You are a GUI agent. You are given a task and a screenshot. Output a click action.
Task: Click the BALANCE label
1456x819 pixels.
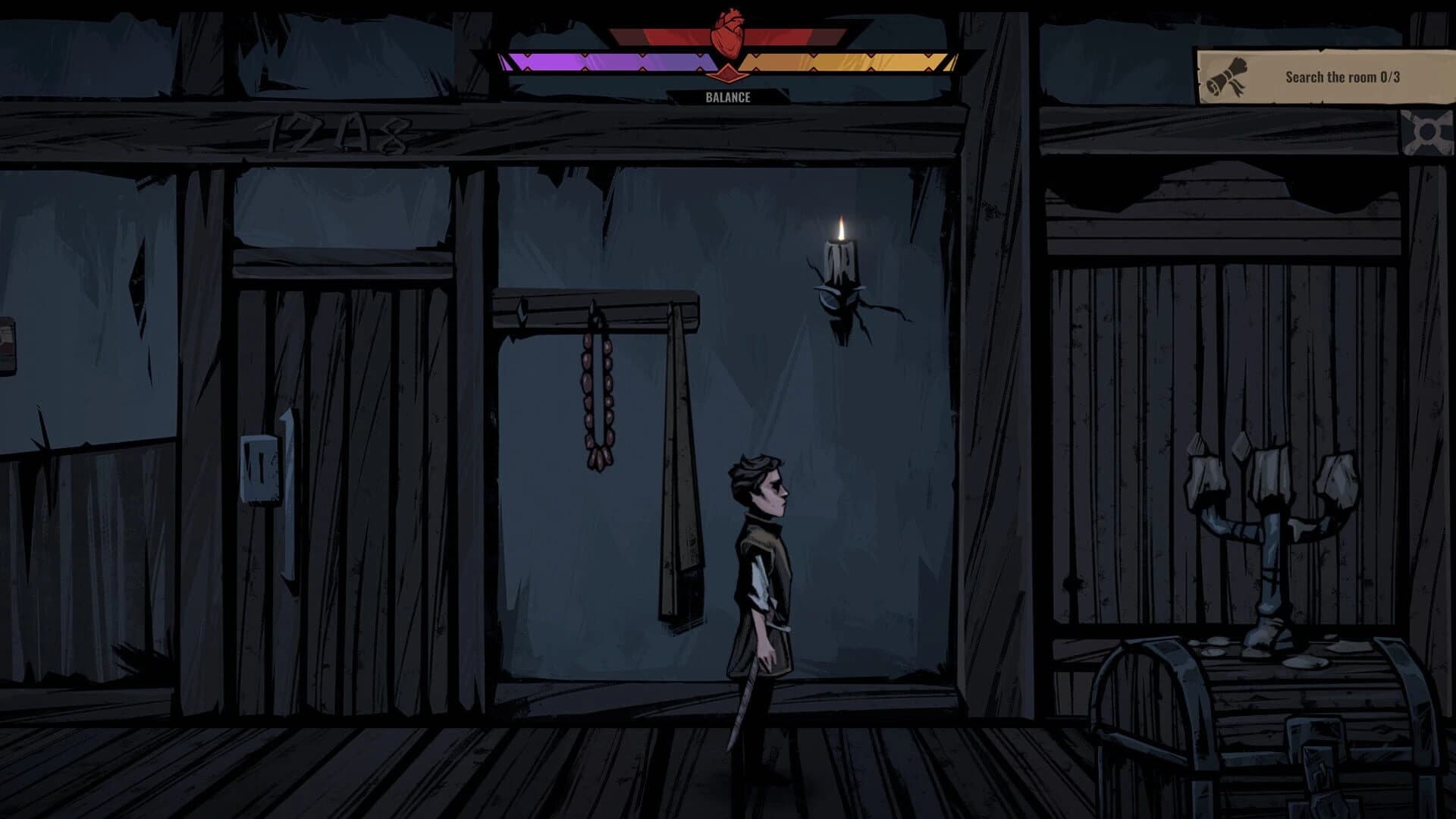click(x=727, y=97)
